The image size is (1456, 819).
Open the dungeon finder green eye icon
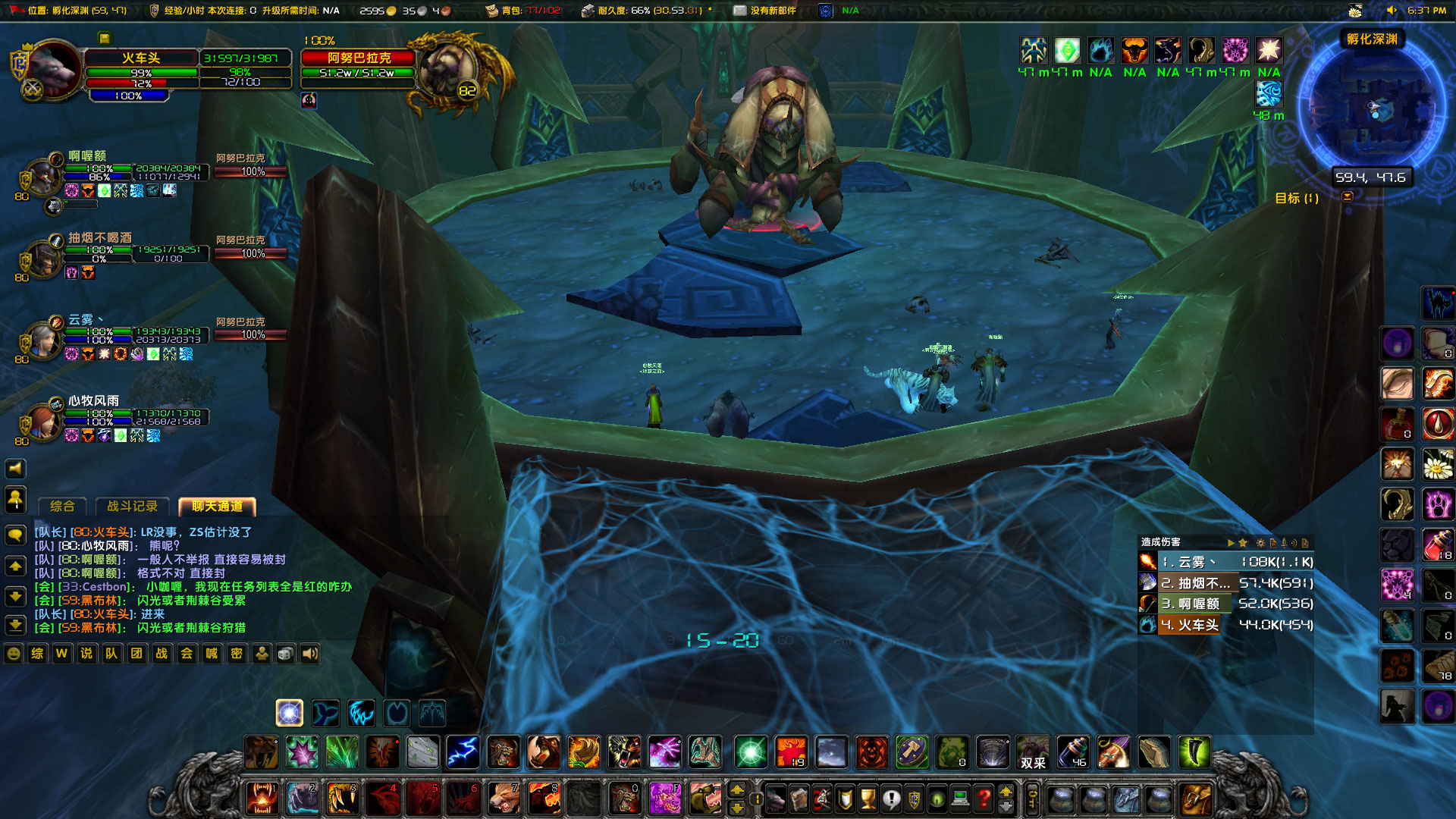937,799
